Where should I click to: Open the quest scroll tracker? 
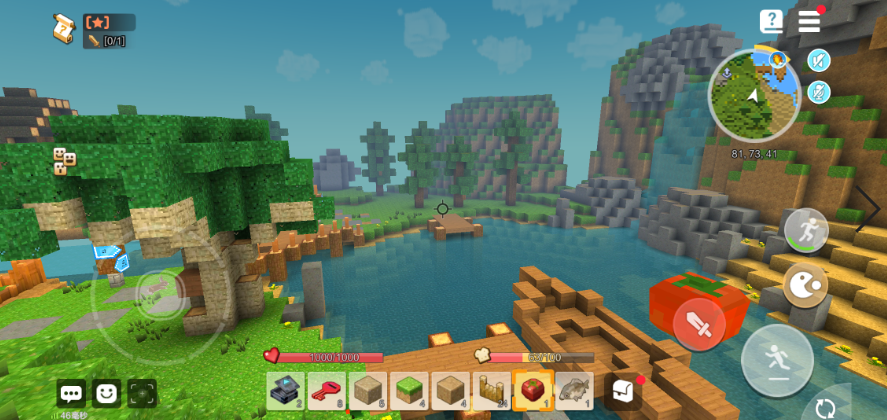pos(65,28)
